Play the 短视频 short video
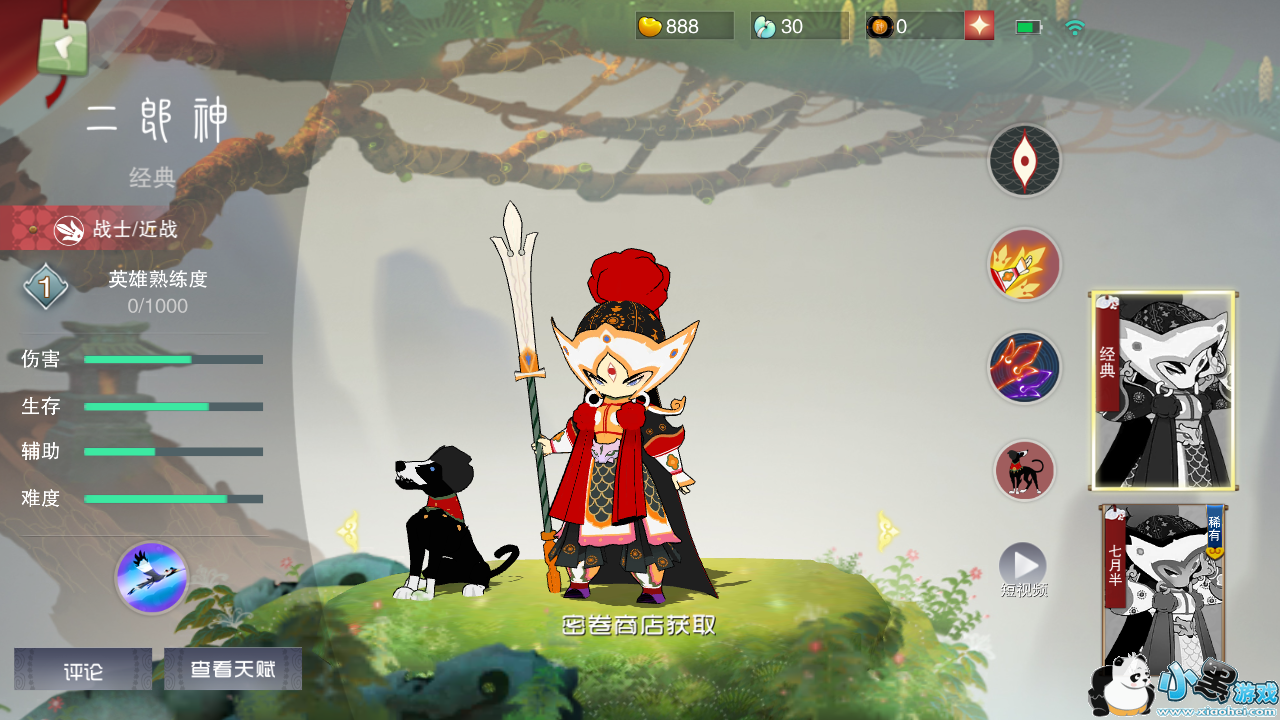The width and height of the screenshot is (1280, 720). click(x=1023, y=567)
